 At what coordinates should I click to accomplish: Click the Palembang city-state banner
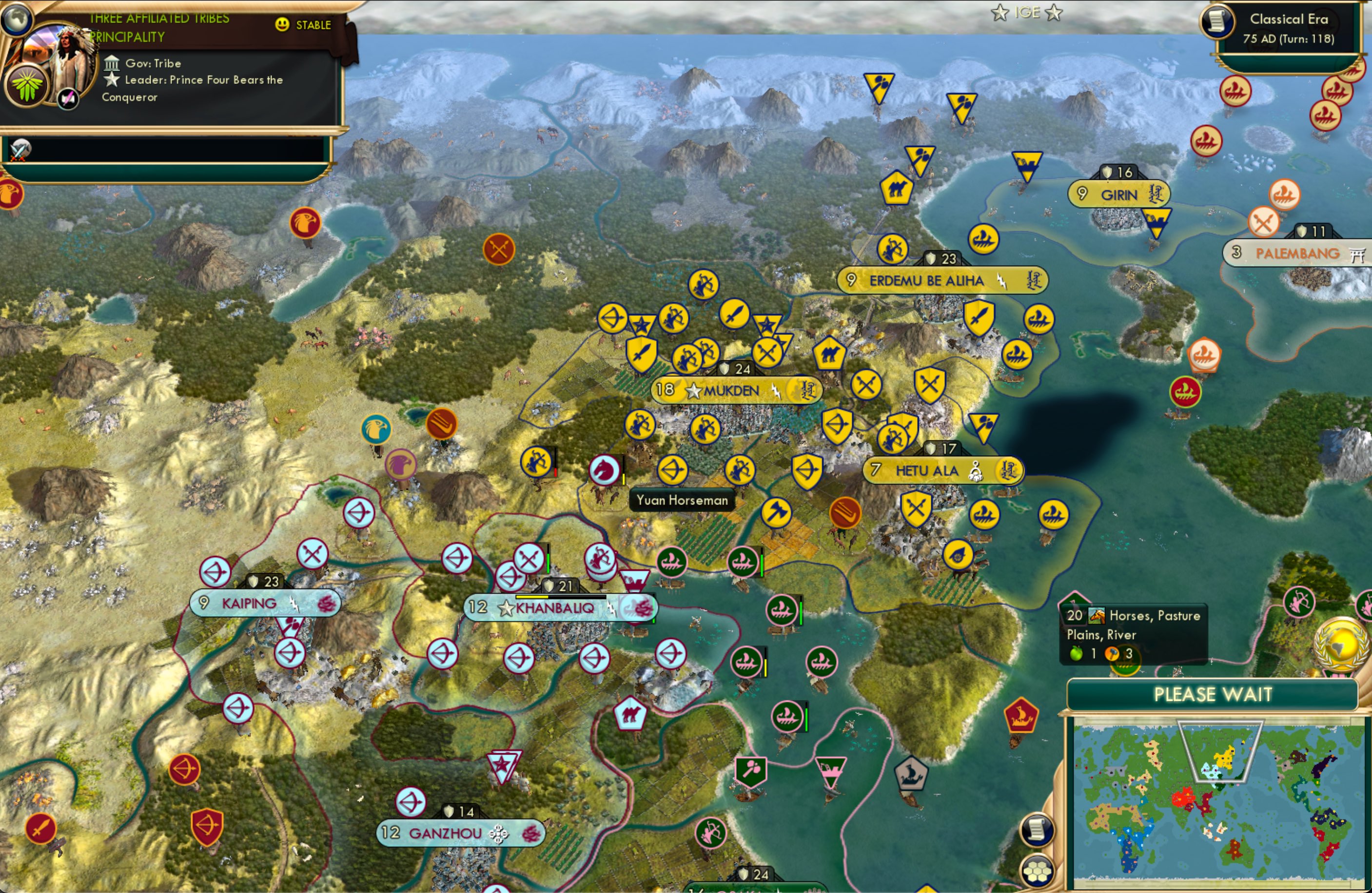[1296, 252]
